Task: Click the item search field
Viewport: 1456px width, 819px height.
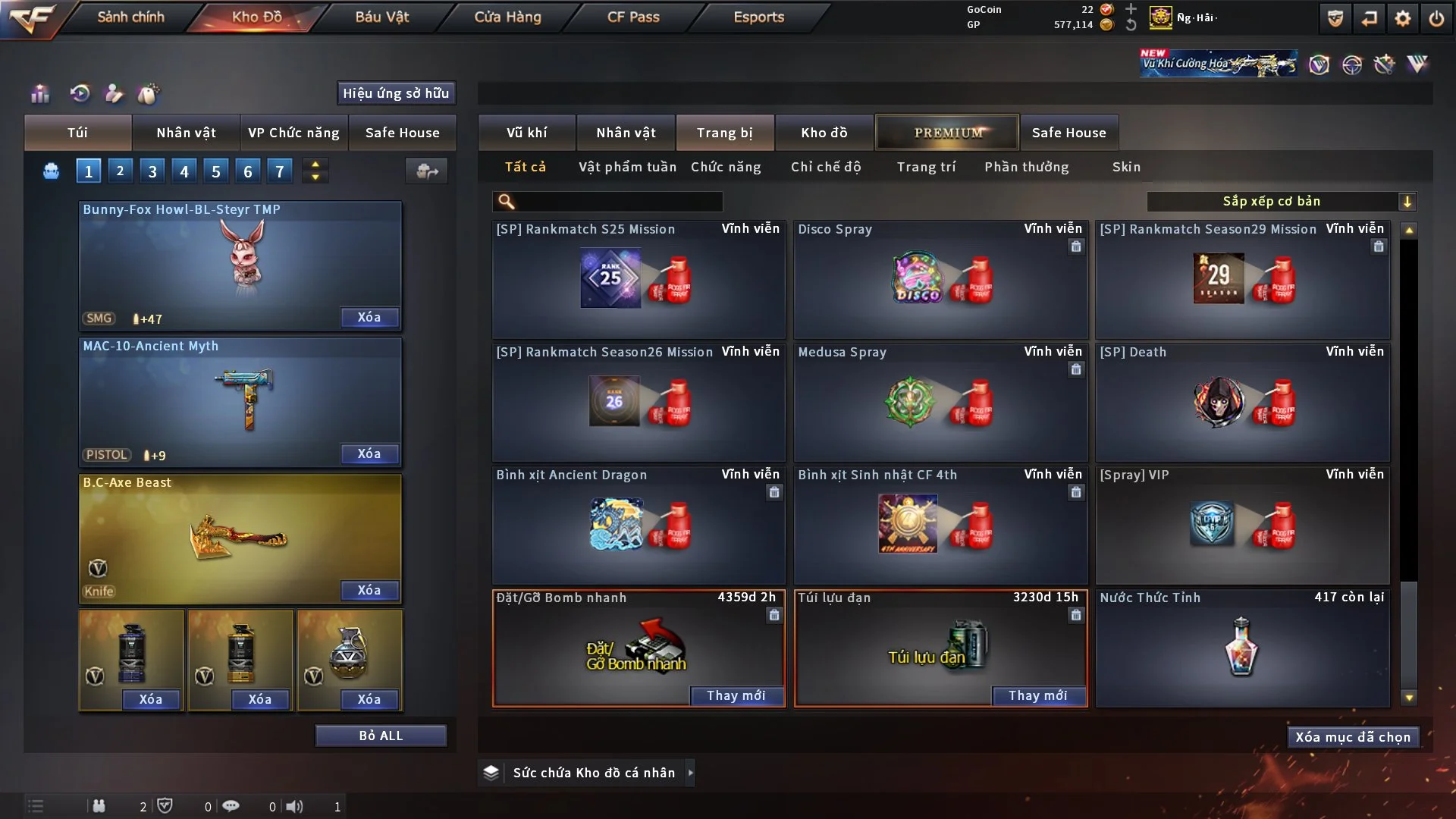Action: coord(618,202)
